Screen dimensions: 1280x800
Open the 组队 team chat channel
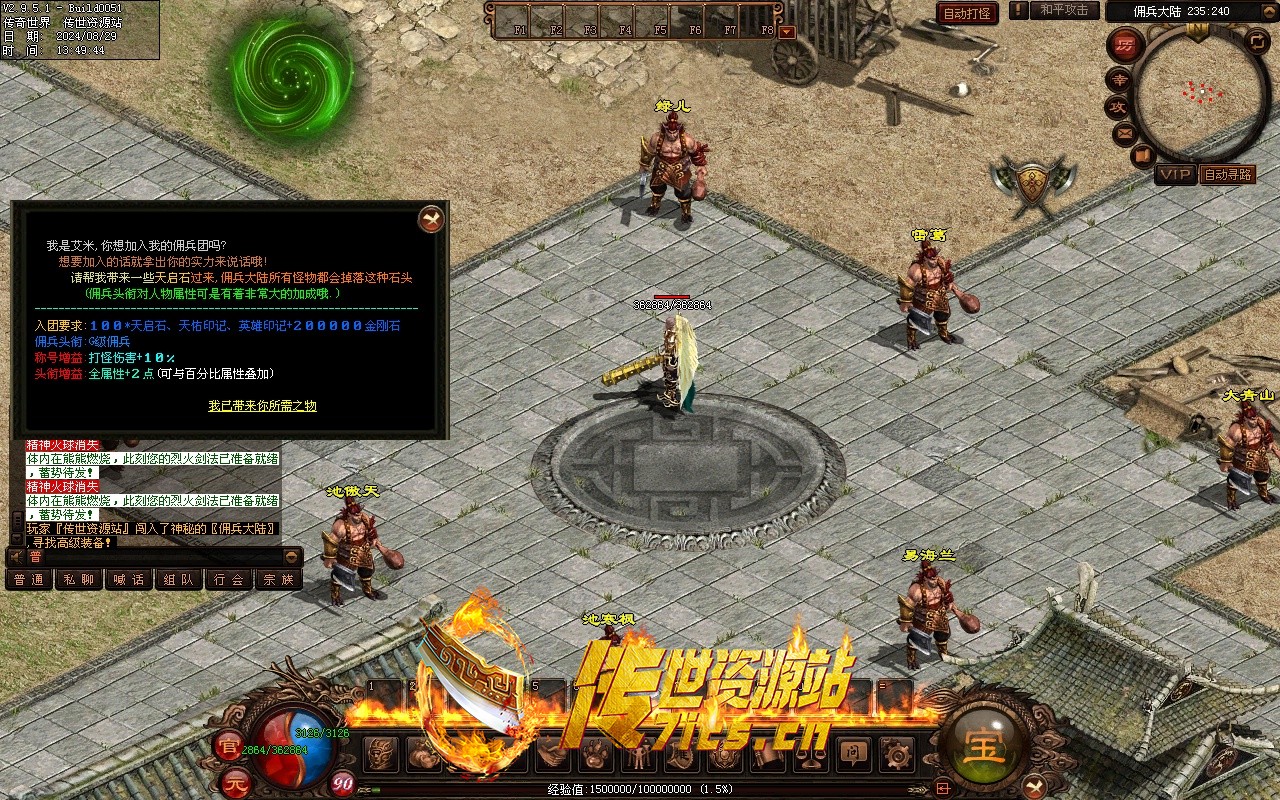(x=178, y=579)
